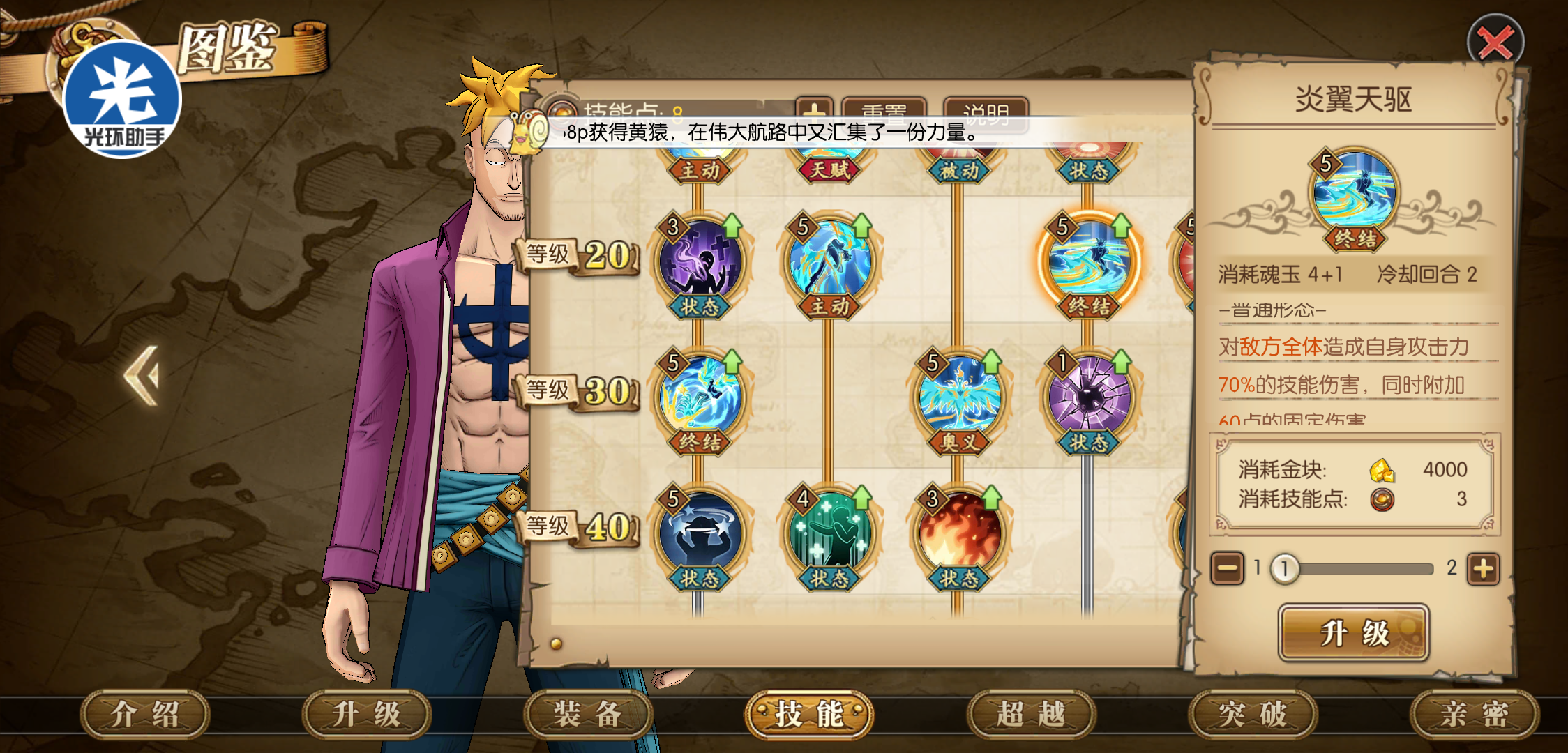Show previous character with left arrow

(x=142, y=376)
